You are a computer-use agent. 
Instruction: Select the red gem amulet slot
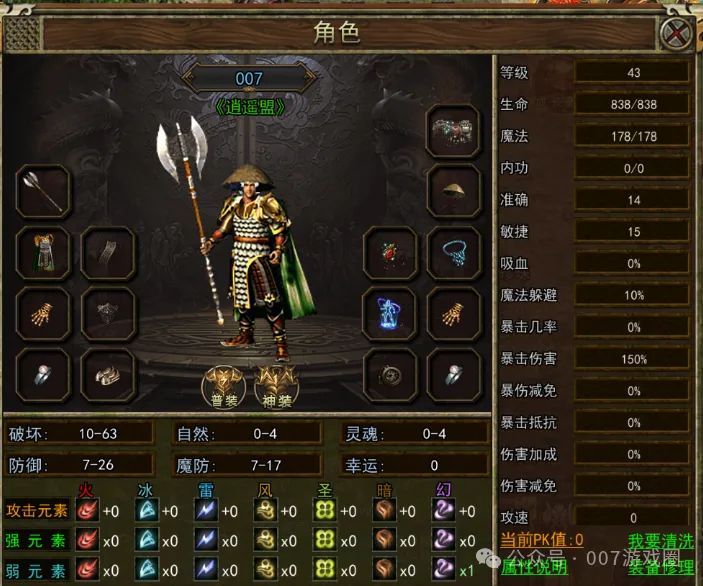pyautogui.click(x=390, y=253)
